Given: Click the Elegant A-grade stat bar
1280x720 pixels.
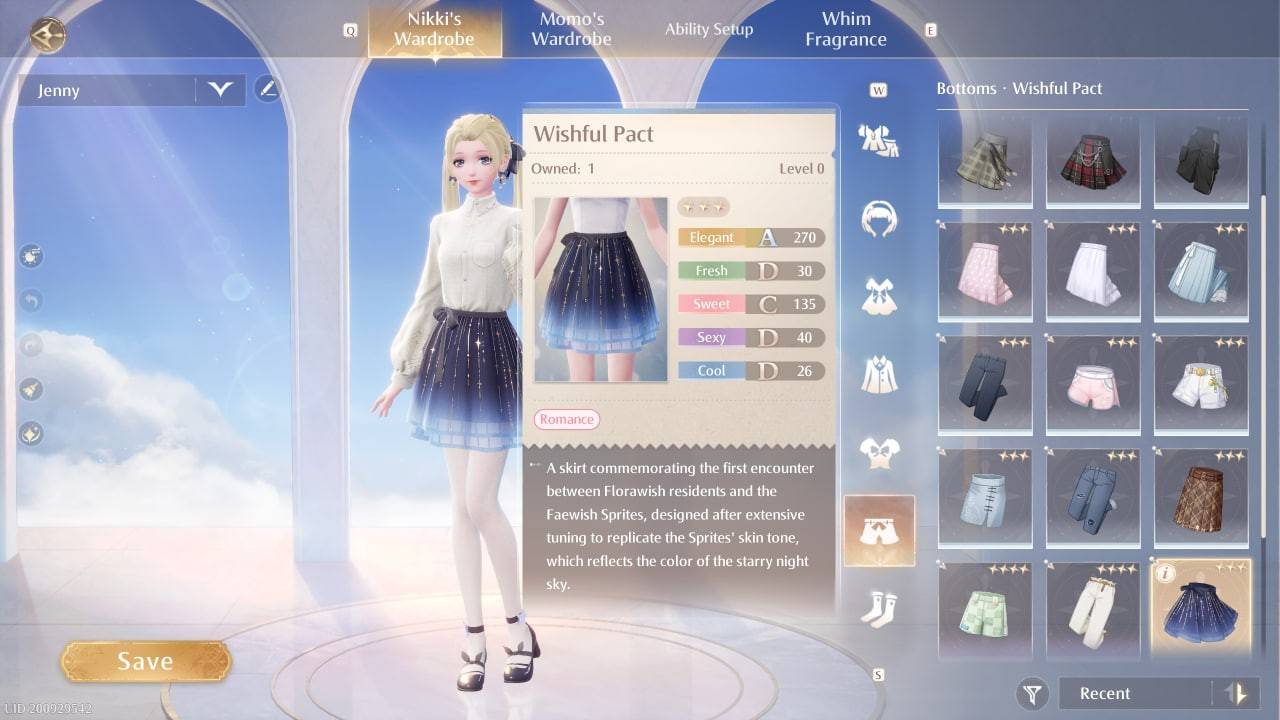Looking at the screenshot, I should (750, 237).
